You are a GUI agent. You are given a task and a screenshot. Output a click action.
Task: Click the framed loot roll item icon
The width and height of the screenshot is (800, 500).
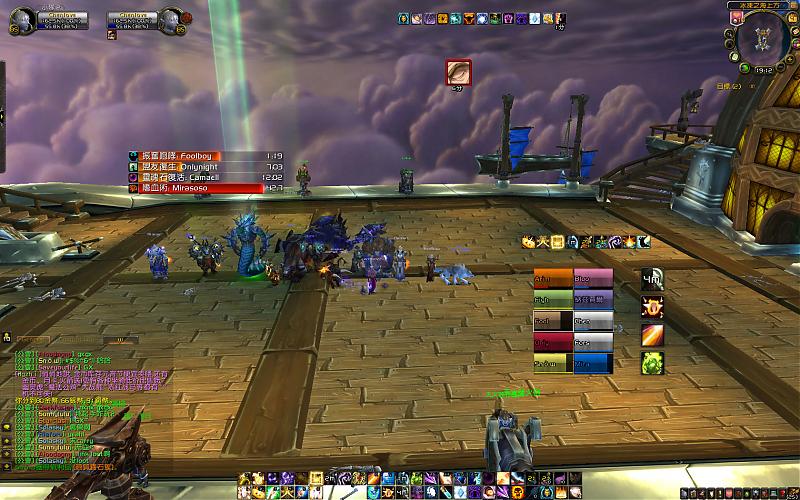pyautogui.click(x=459, y=72)
